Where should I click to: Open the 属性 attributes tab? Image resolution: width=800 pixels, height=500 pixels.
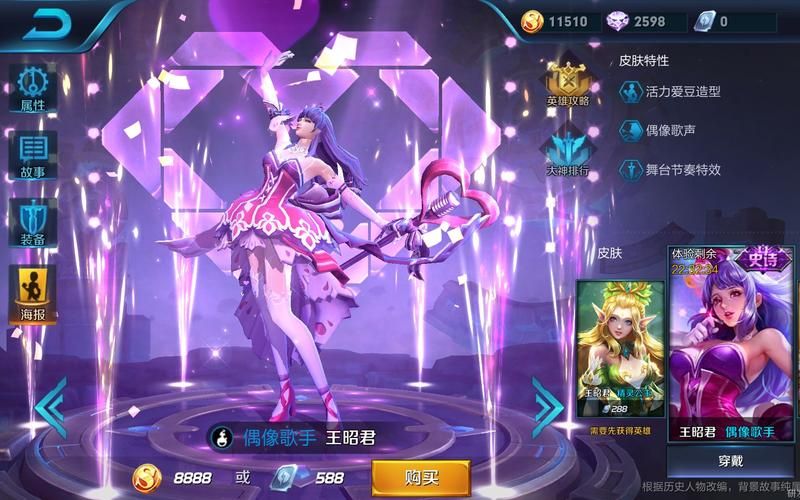point(33,86)
